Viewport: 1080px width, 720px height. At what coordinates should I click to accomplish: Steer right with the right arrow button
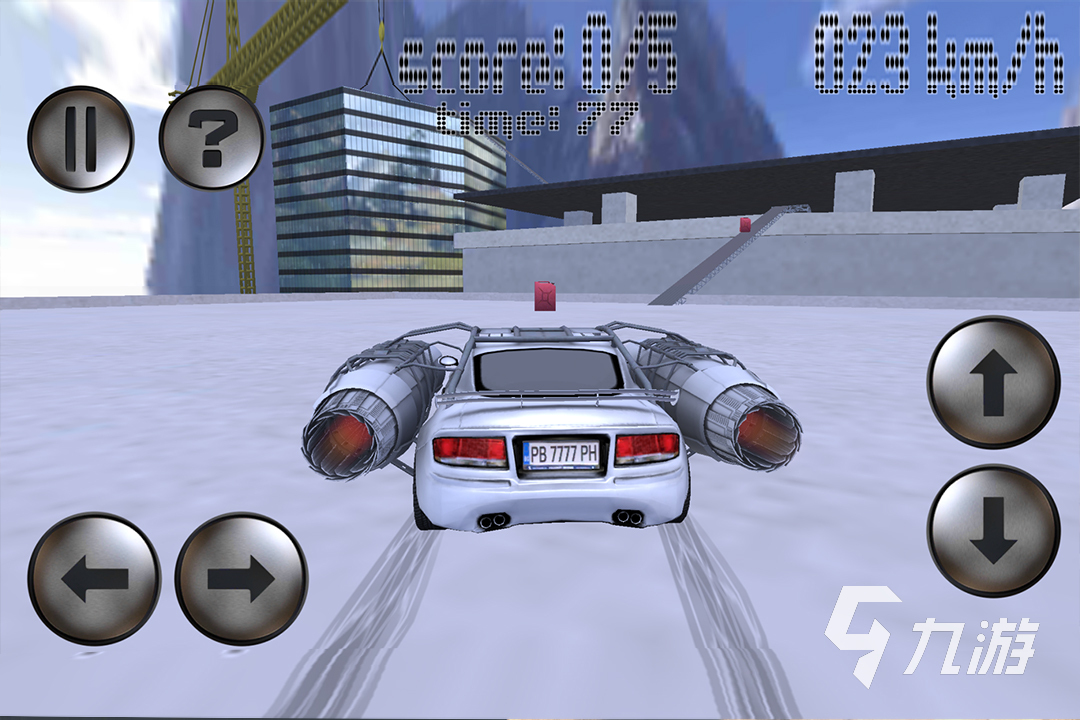coord(241,578)
